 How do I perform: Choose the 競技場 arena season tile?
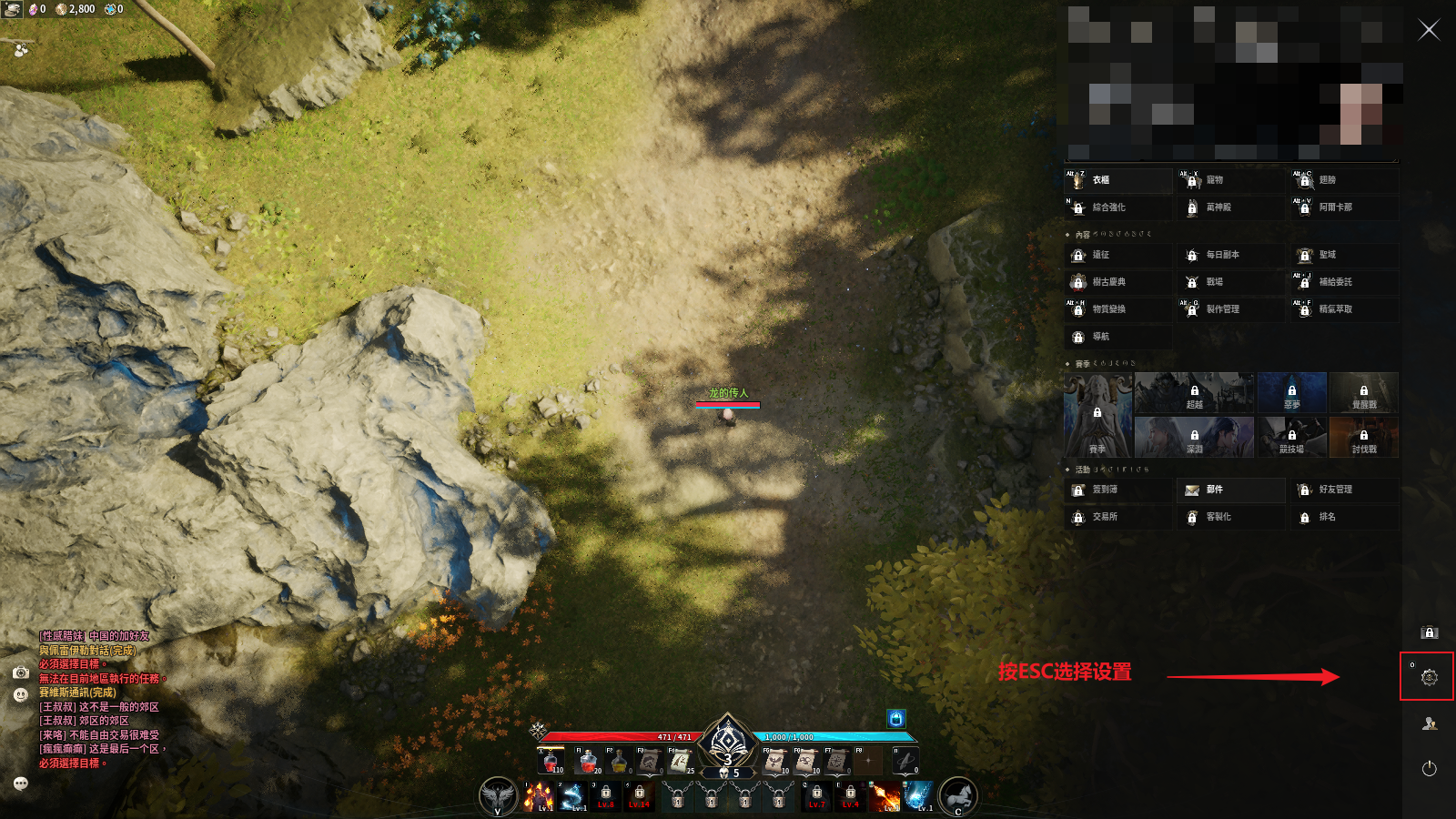click(1291, 438)
